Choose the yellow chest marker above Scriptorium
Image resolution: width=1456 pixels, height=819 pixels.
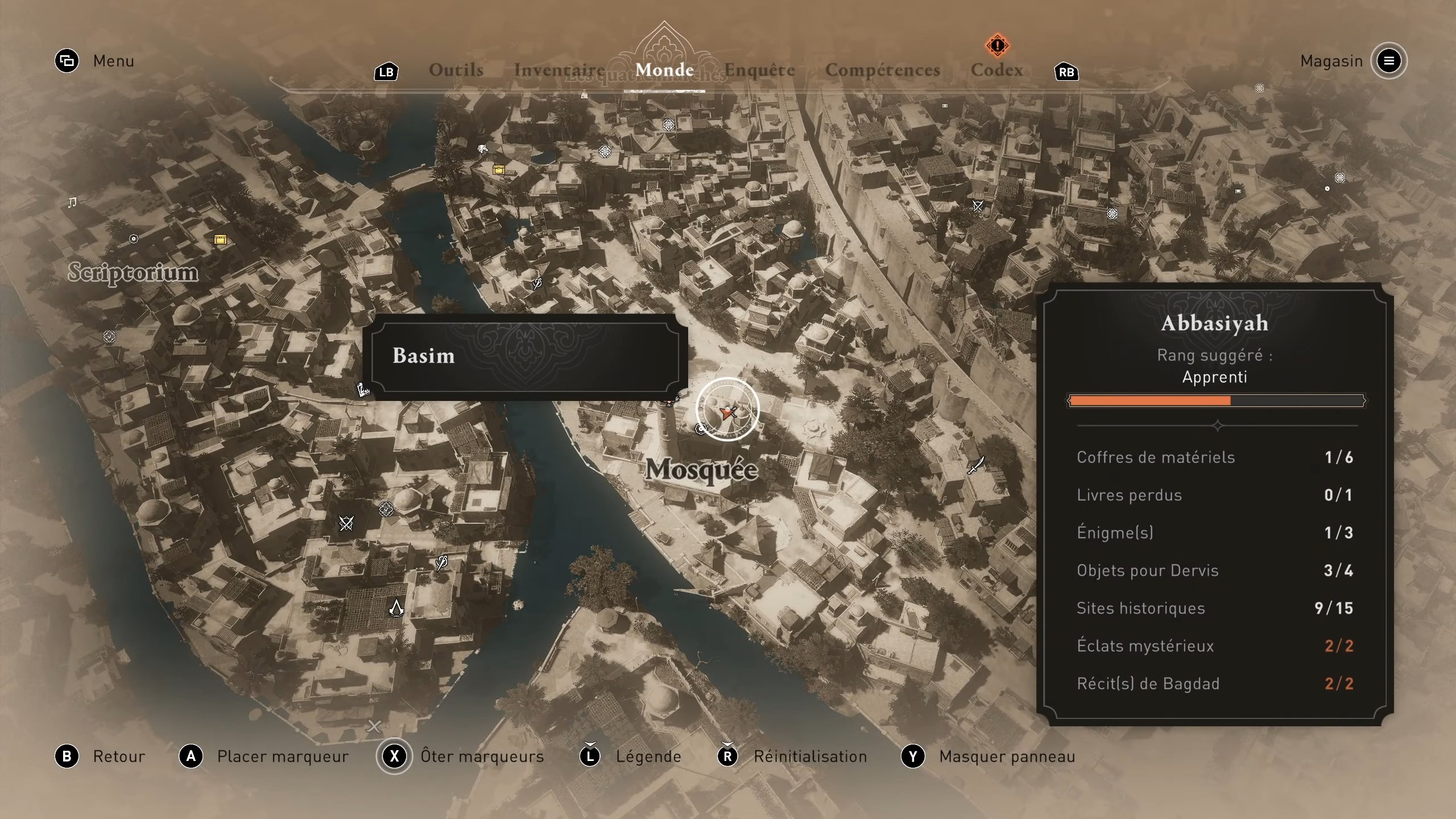[x=220, y=239]
